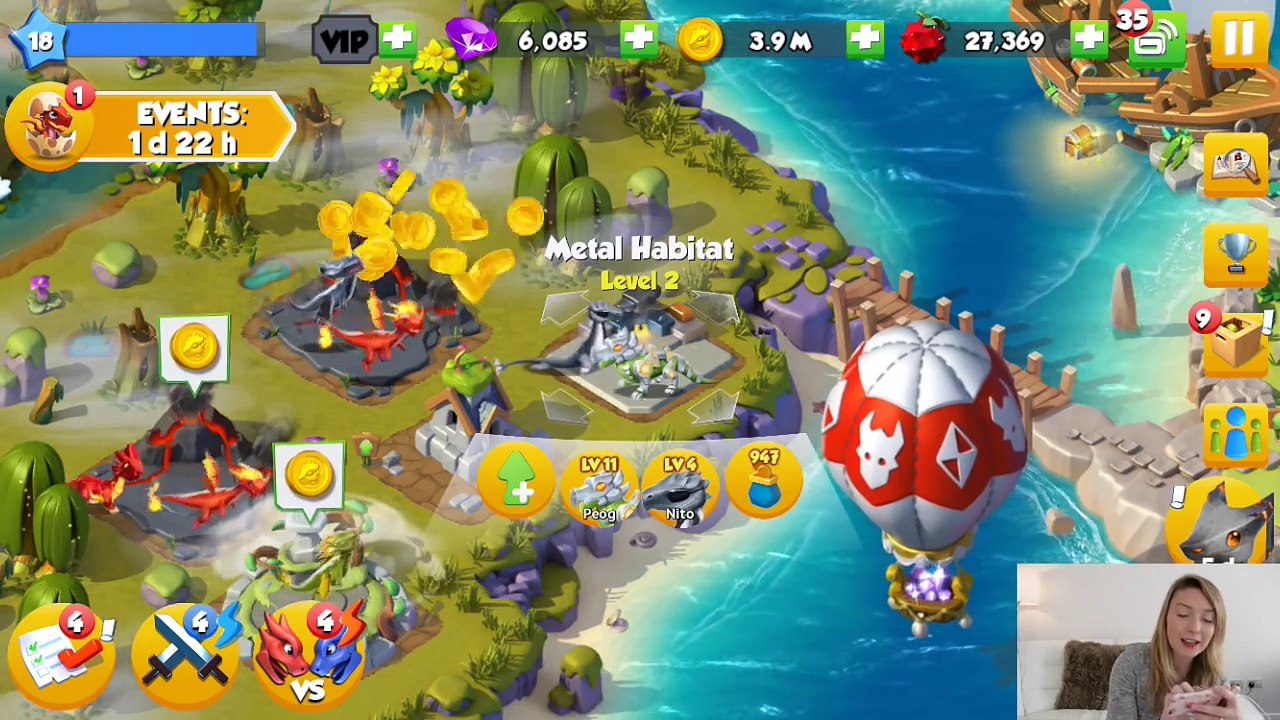
Task: Add more purple gems via plus button
Action: point(638,40)
